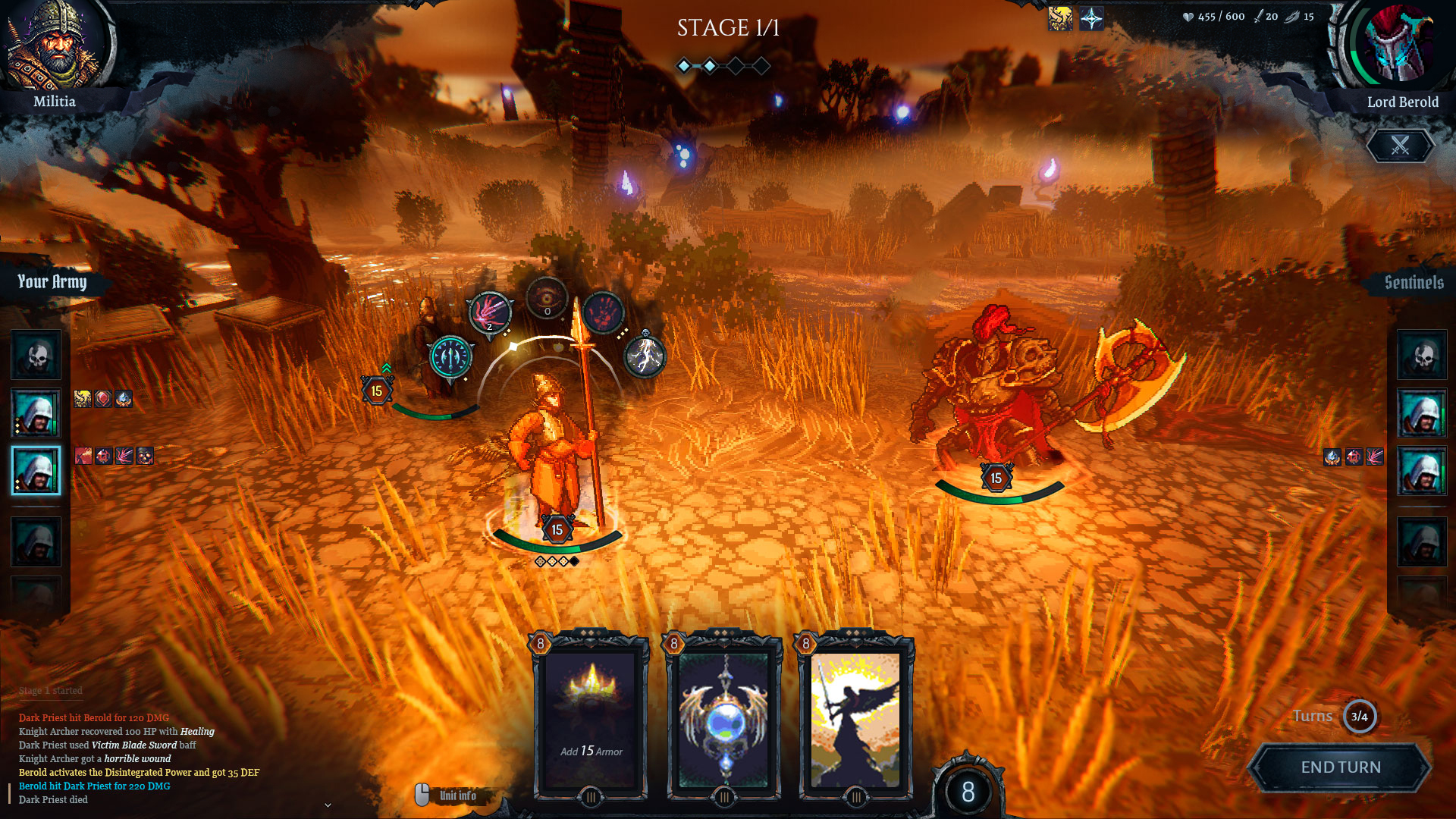The width and height of the screenshot is (1456, 819).
Task: Open the handle under the Add 15 Armor card
Action: click(589, 797)
